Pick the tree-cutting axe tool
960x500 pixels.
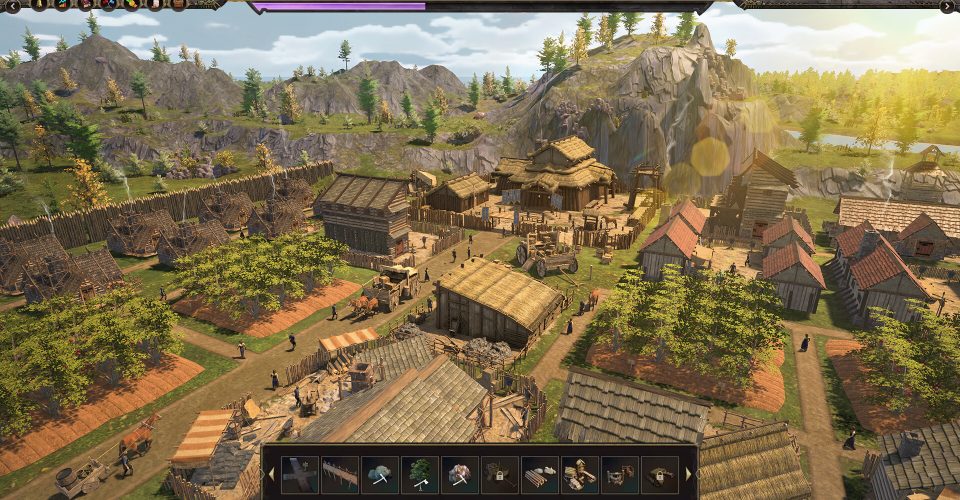pos(420,474)
